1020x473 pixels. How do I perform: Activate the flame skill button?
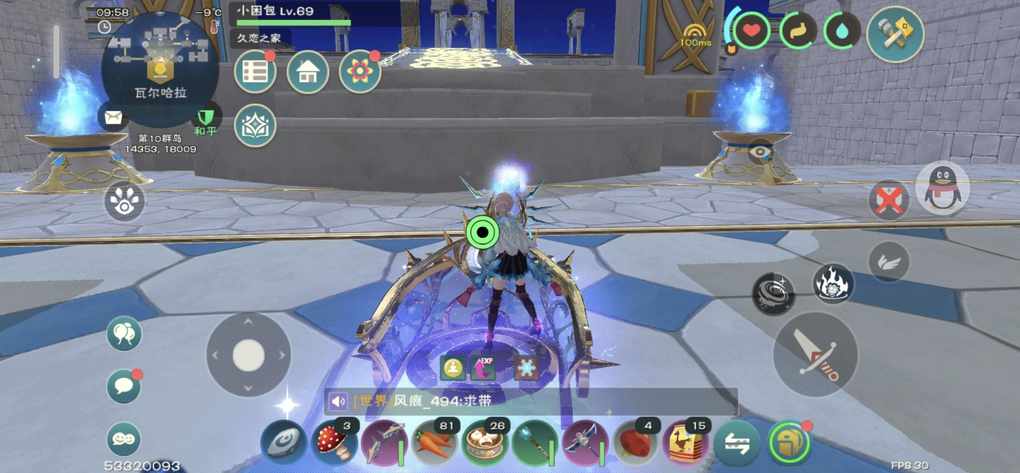(832, 284)
